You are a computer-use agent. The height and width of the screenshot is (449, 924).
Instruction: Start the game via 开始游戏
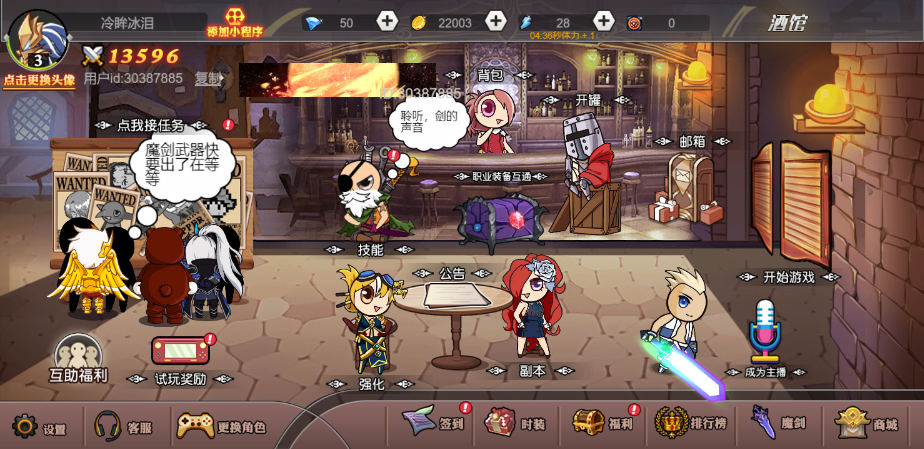pyautogui.click(x=789, y=277)
